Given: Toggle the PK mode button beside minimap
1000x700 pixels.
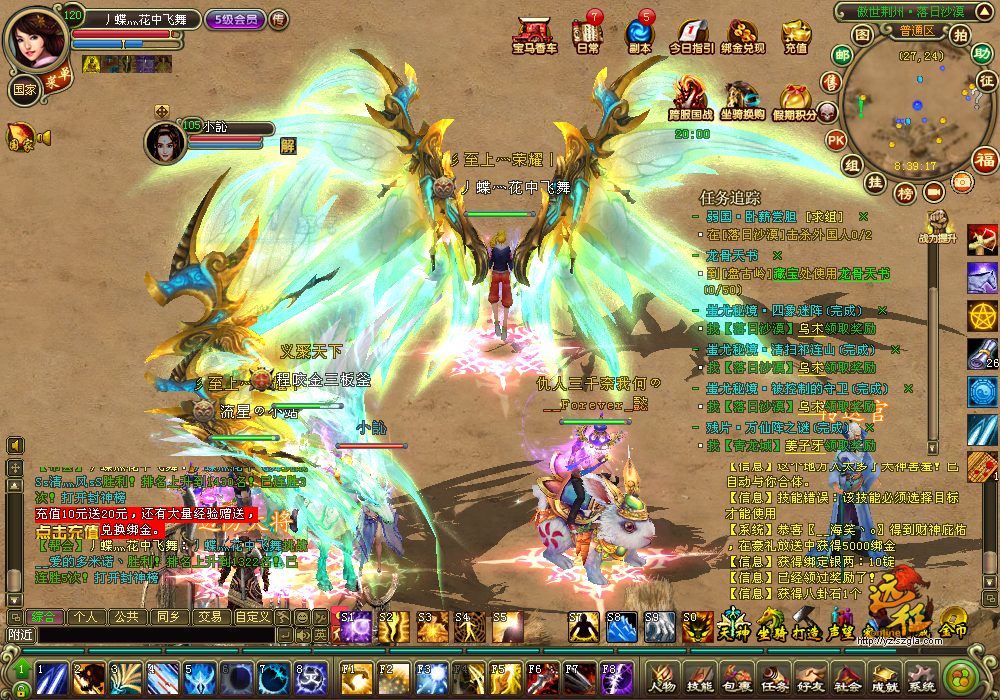Looking at the screenshot, I should 836,140.
